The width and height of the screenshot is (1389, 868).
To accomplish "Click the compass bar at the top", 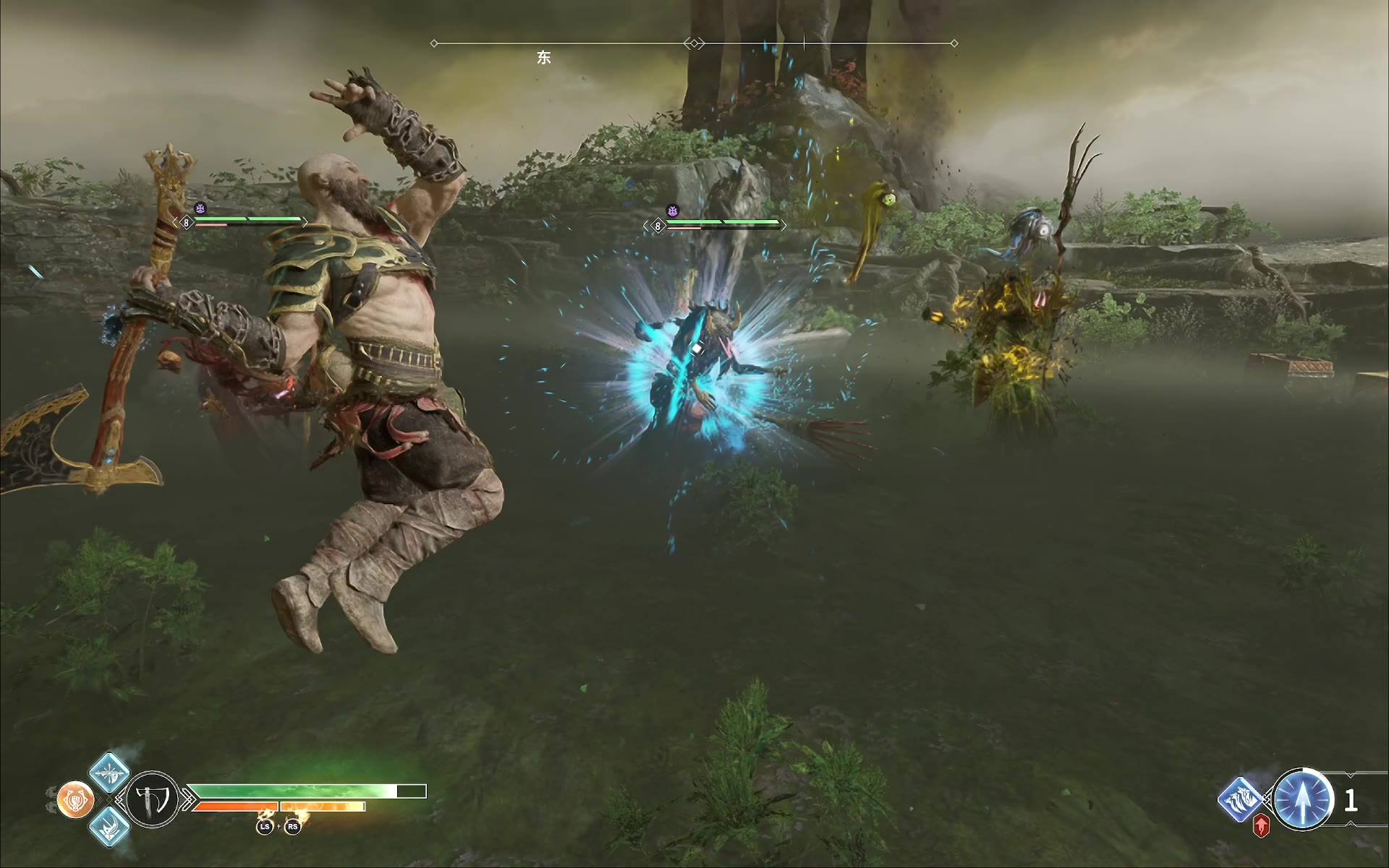I will (x=694, y=43).
